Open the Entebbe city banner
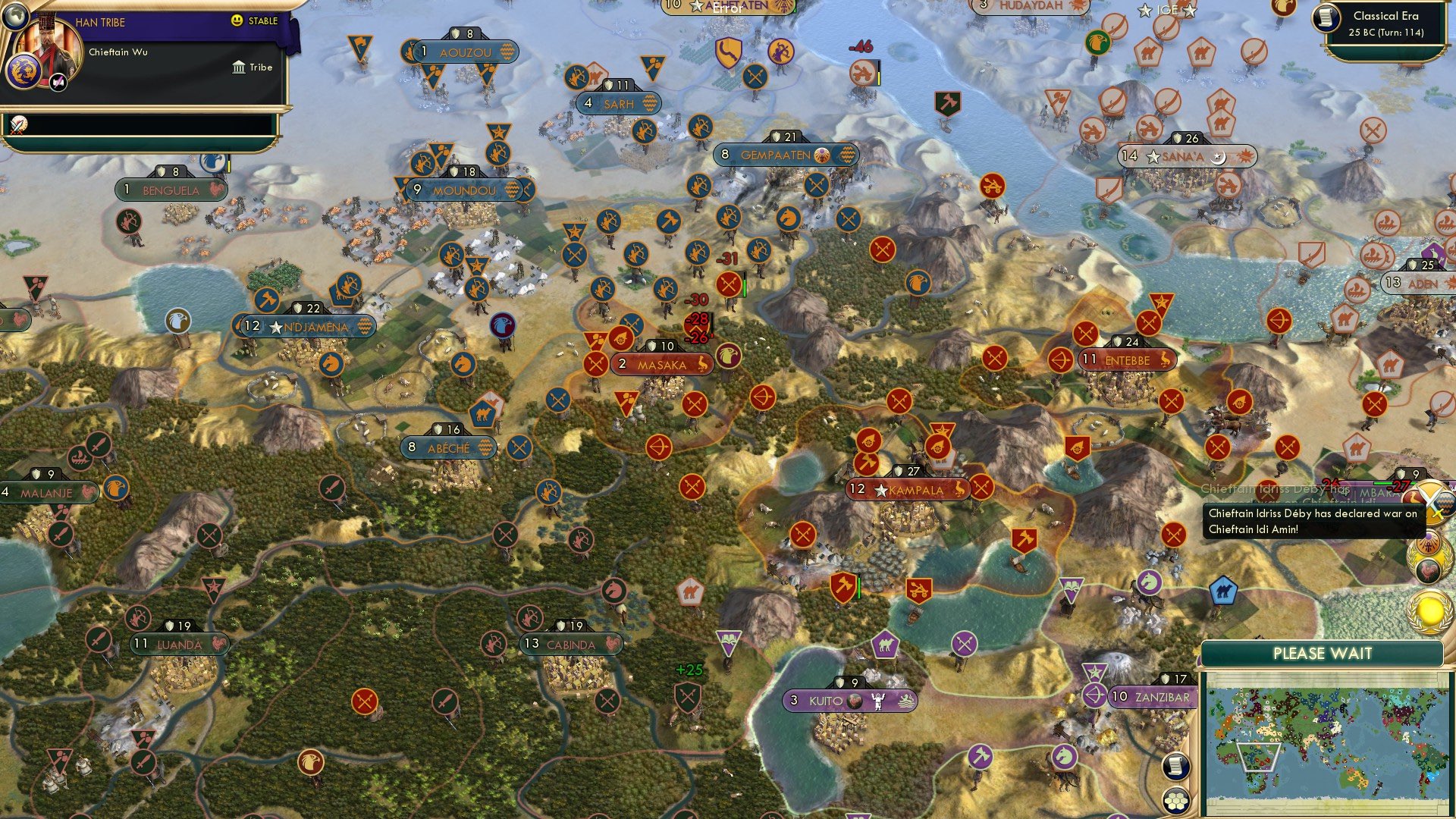This screenshot has height=819, width=1456. pos(1125,359)
